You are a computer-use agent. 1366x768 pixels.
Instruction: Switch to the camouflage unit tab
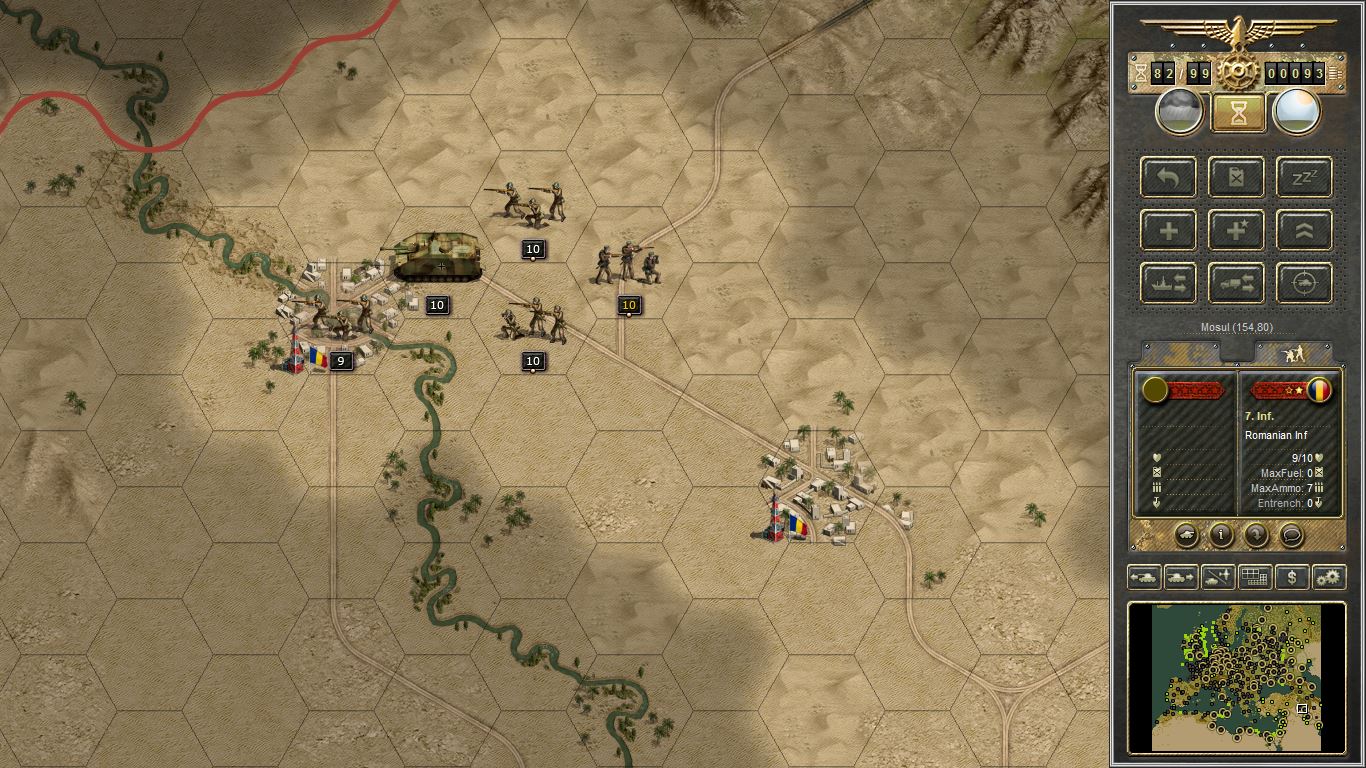coord(1180,352)
